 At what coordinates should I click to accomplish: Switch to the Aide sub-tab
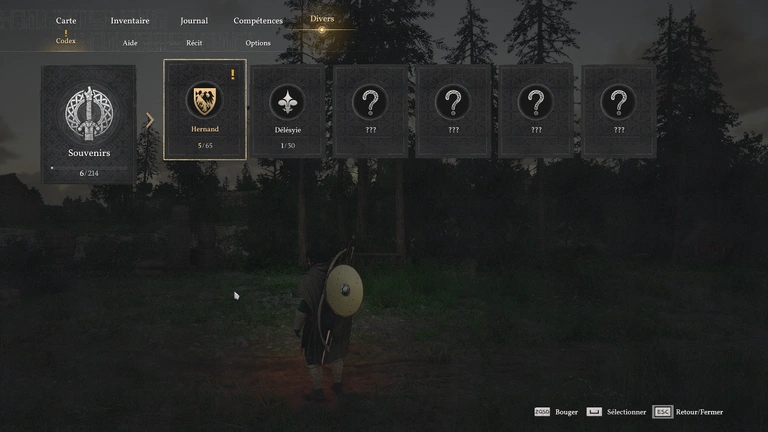tap(130, 43)
